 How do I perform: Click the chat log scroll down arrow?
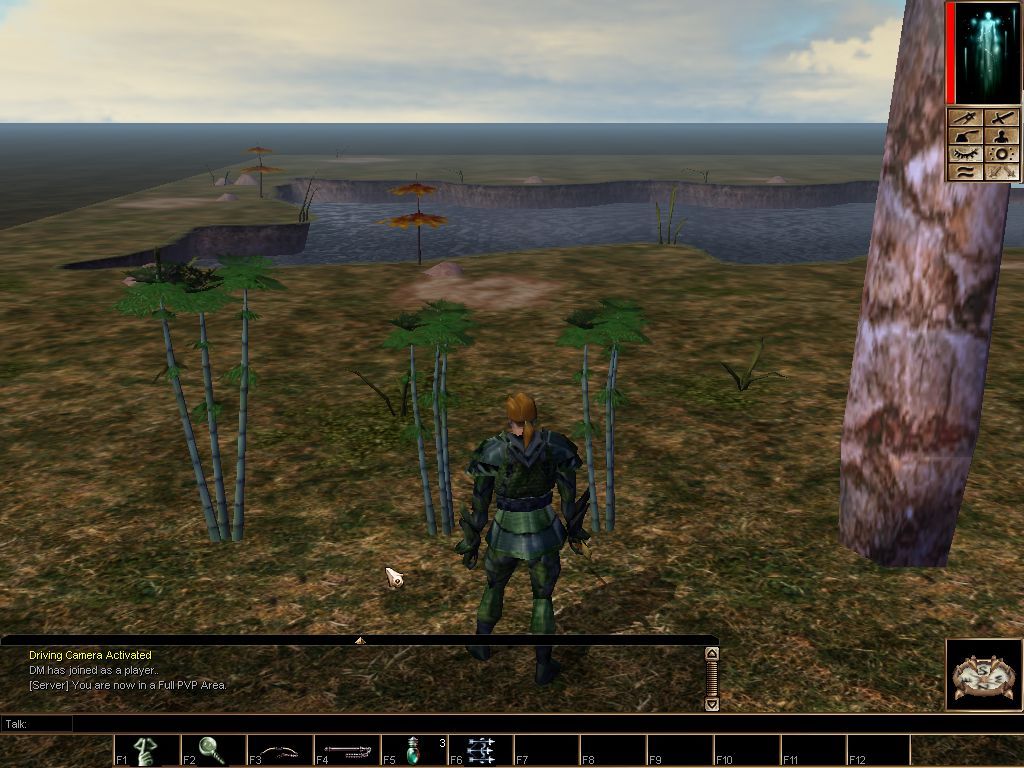coord(711,704)
